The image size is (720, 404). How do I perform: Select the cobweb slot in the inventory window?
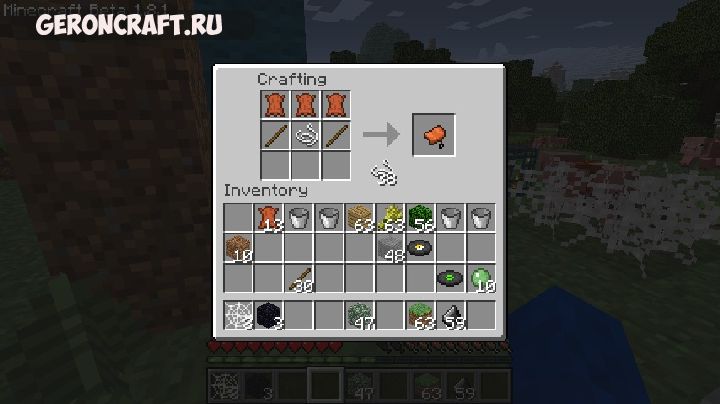(x=238, y=314)
